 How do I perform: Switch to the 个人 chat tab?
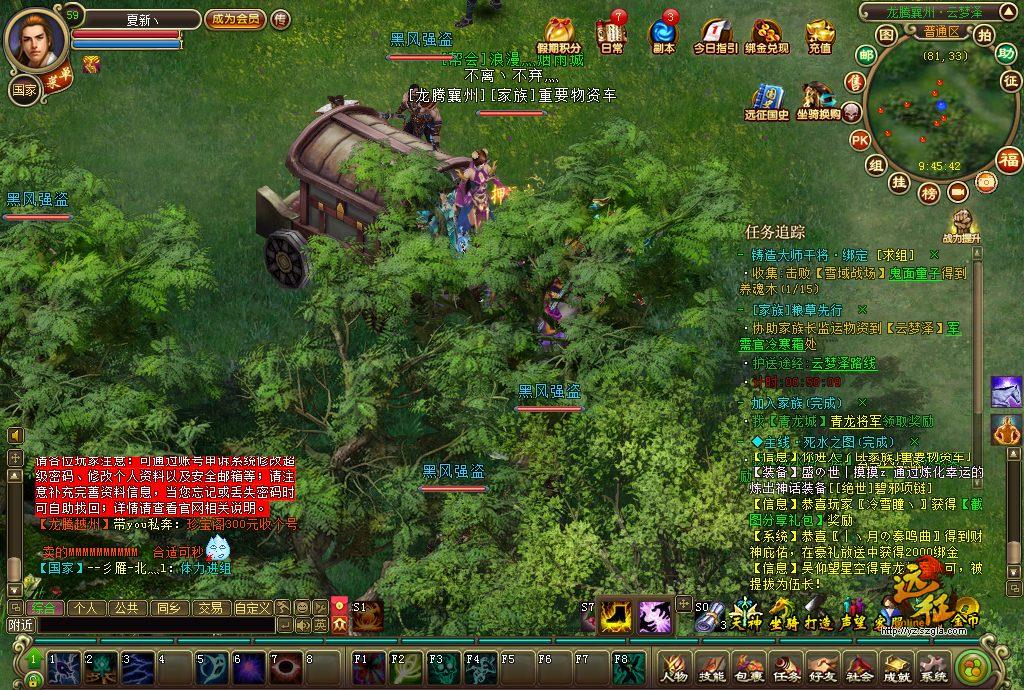click(86, 607)
